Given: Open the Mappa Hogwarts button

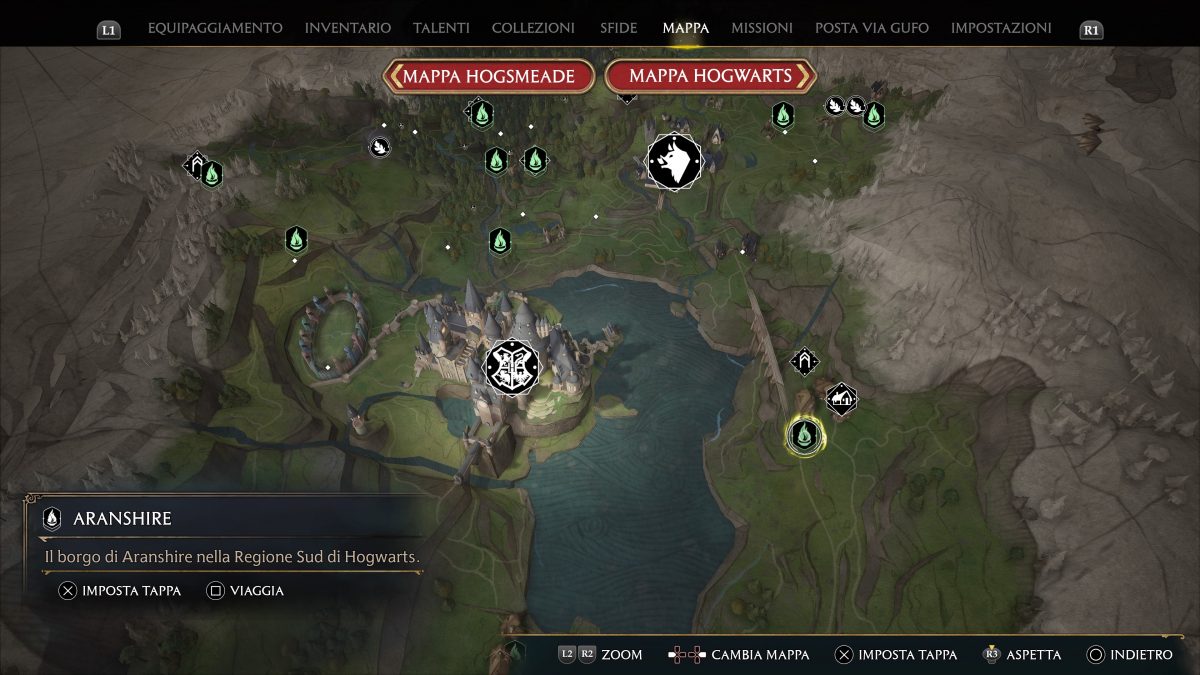Looking at the screenshot, I should [710, 76].
